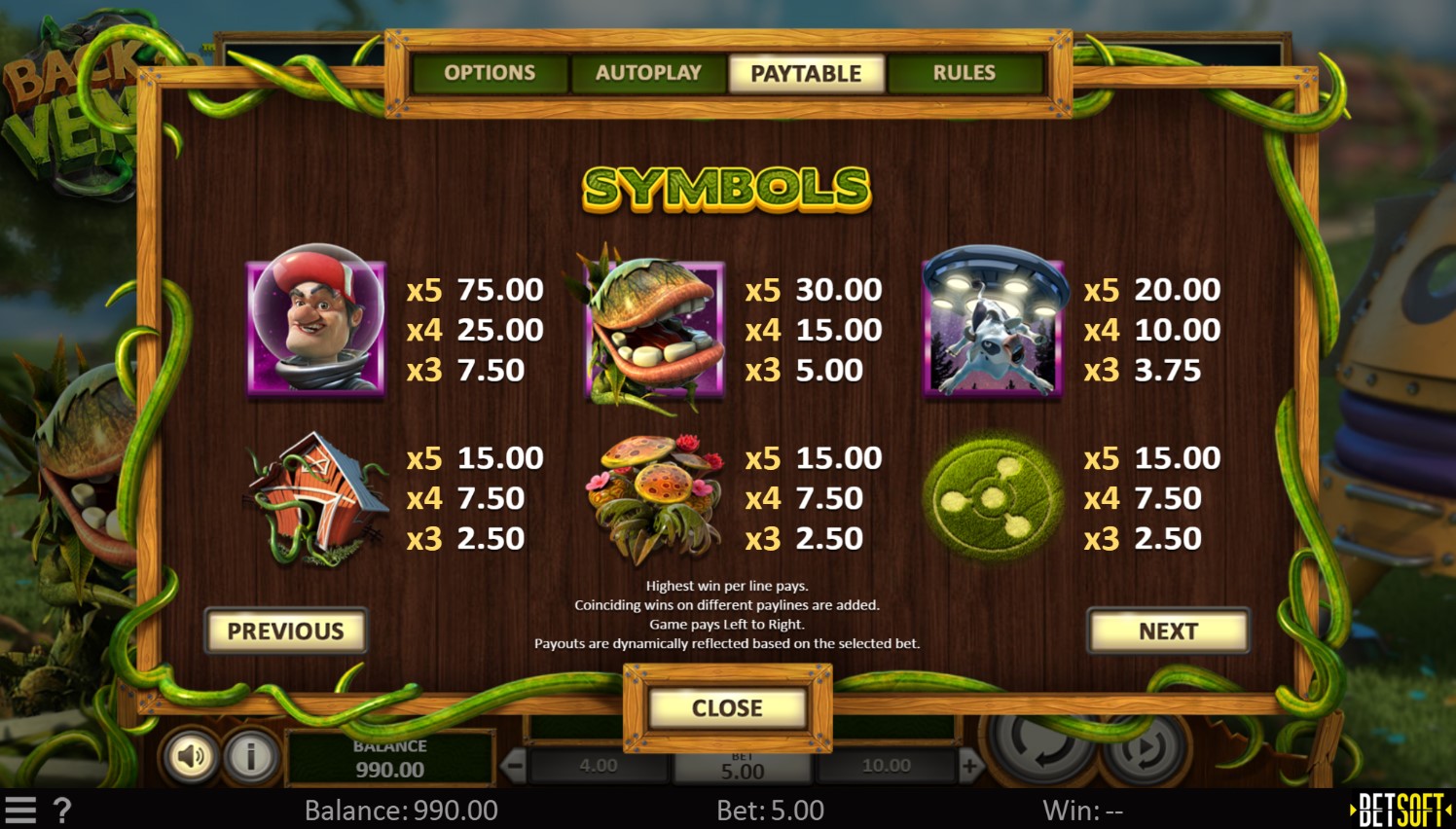The height and width of the screenshot is (829, 1456).
Task: Choose the 10.00 bet value
Action: (x=886, y=767)
